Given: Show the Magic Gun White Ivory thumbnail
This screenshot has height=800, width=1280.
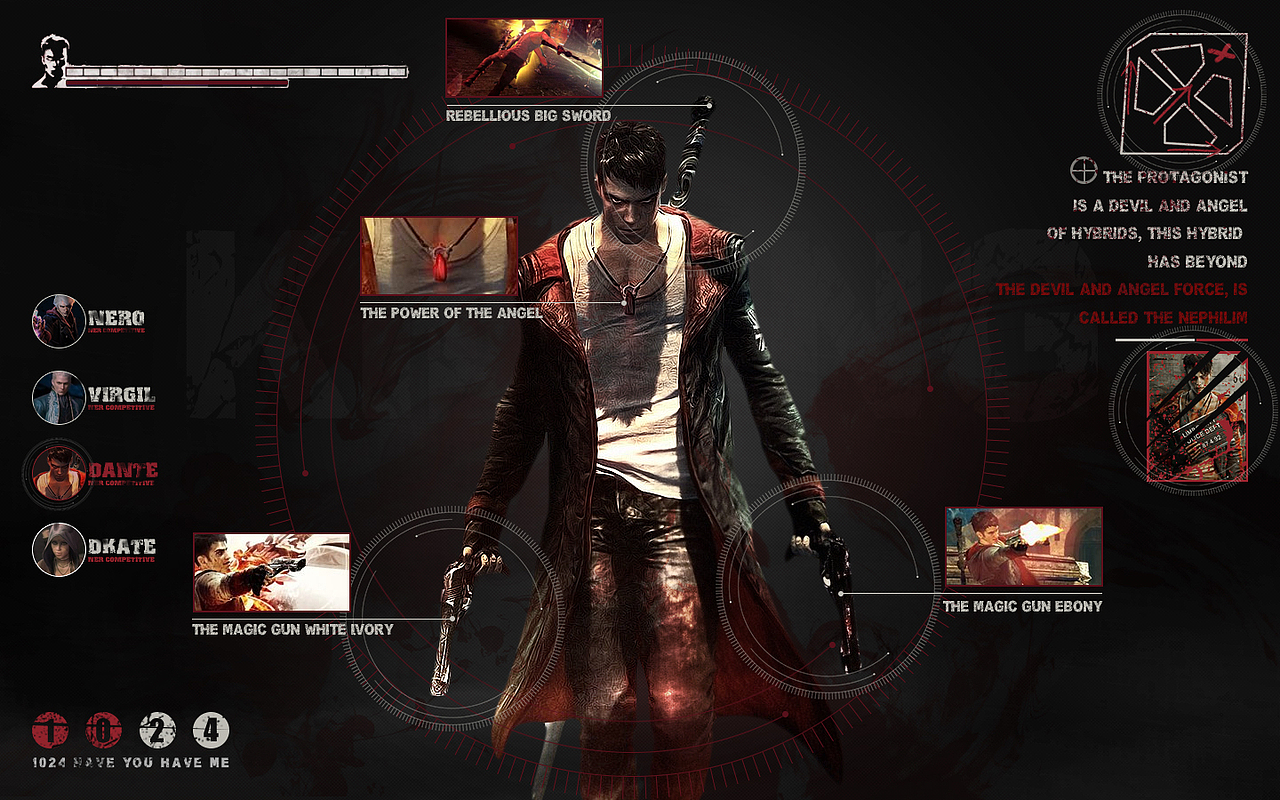Looking at the screenshot, I should [x=271, y=572].
